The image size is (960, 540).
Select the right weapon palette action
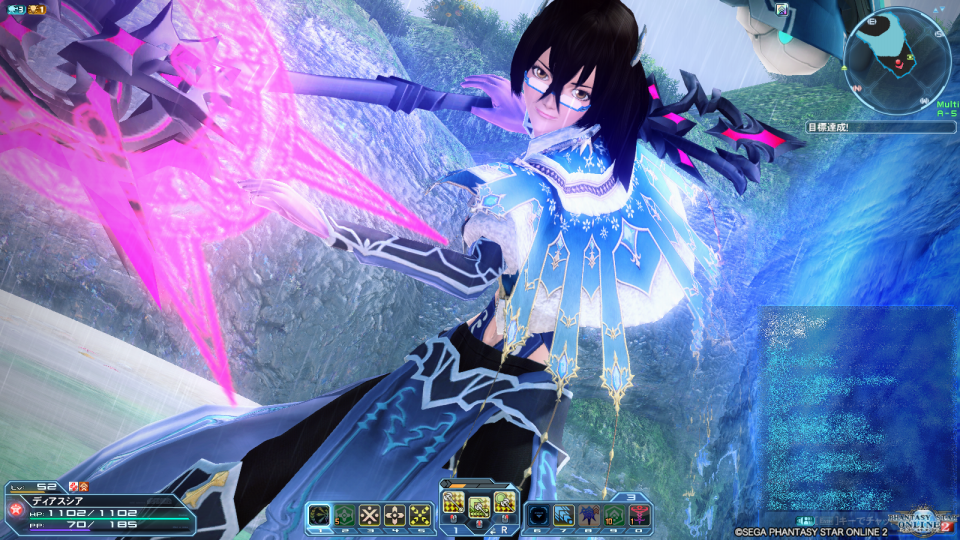pyautogui.click(x=506, y=503)
